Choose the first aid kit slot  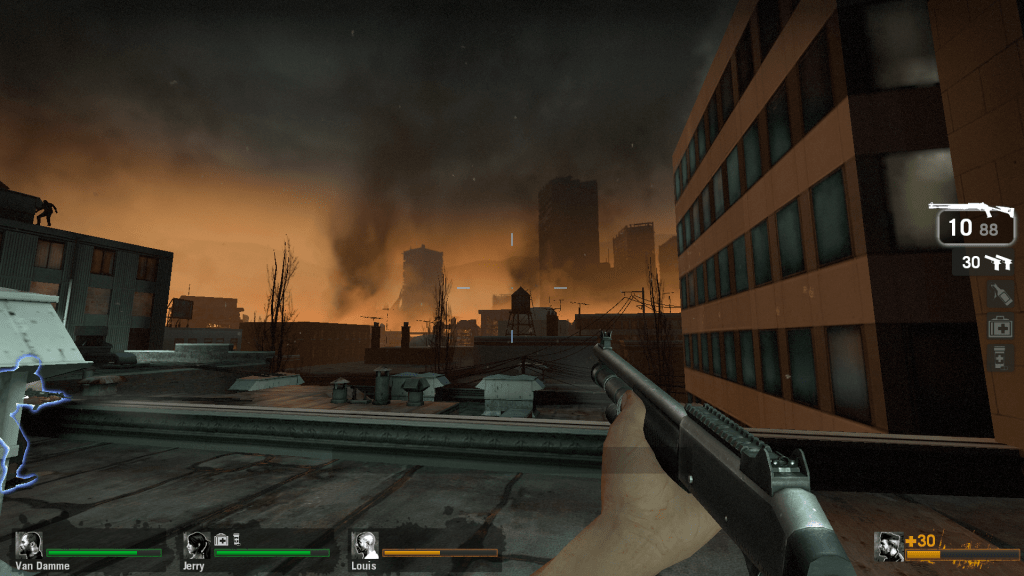pyautogui.click(x=1000, y=326)
